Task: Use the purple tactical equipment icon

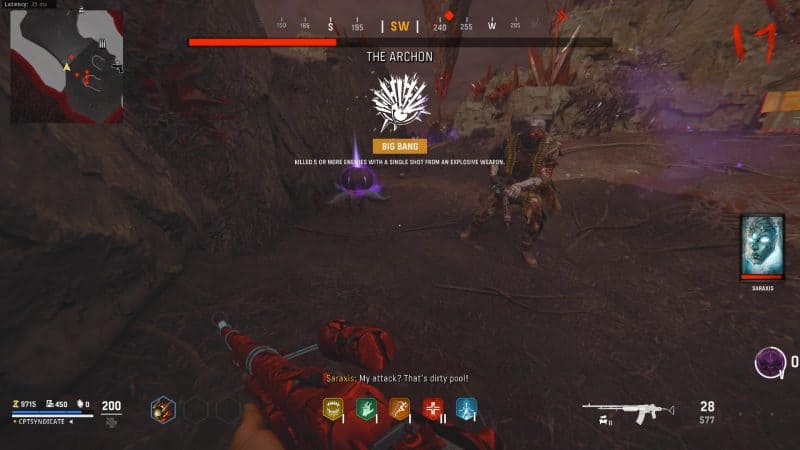Action: (768, 361)
